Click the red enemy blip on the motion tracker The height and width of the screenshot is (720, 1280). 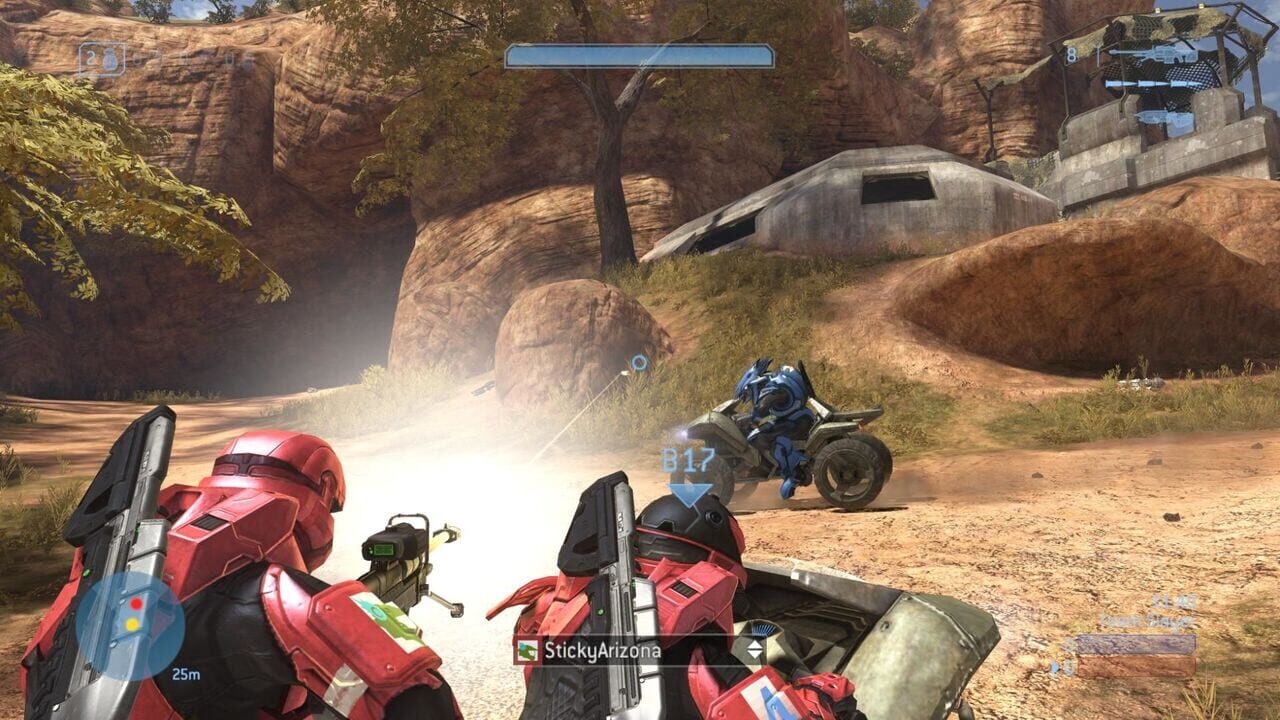coord(135,604)
